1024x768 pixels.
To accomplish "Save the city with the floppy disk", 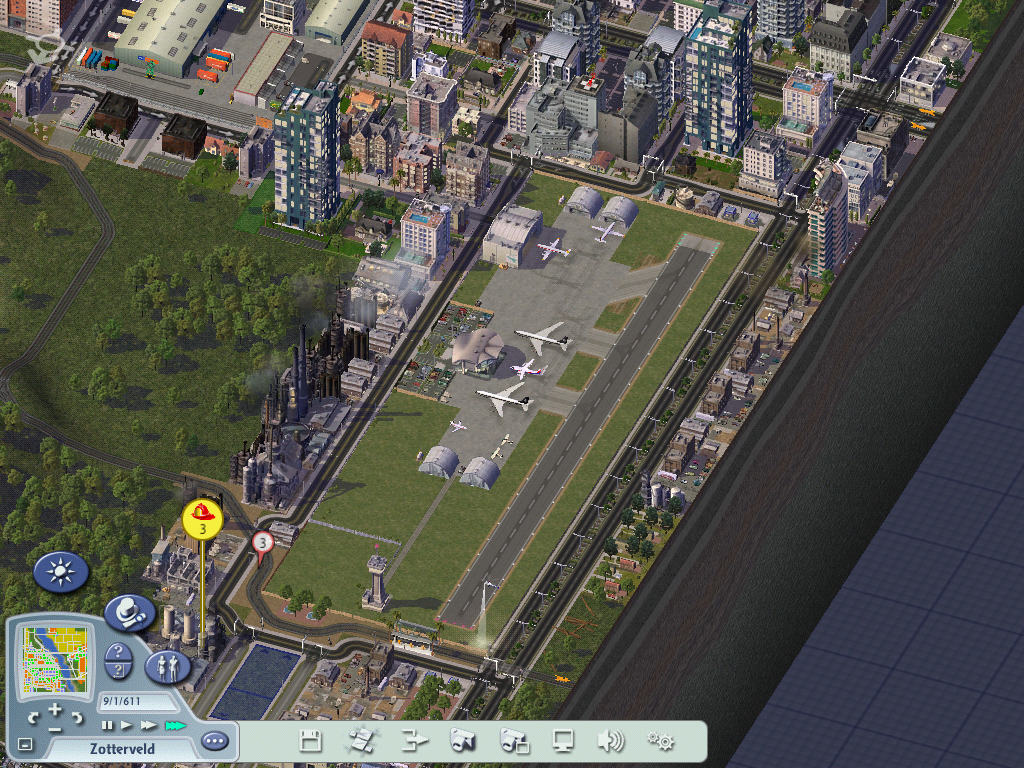I will point(310,741).
